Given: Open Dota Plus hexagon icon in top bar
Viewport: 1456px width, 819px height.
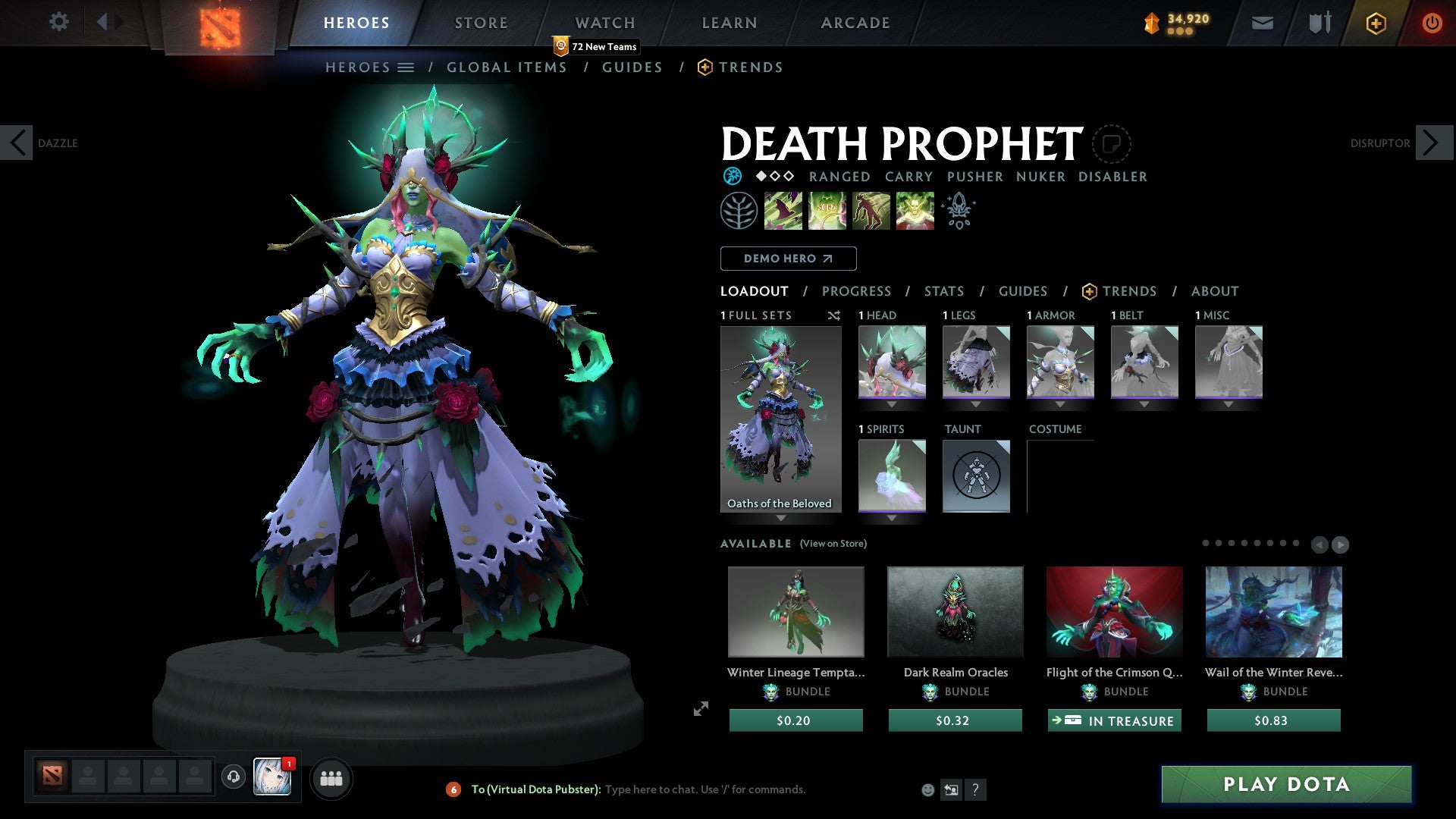Looking at the screenshot, I should point(1376,23).
